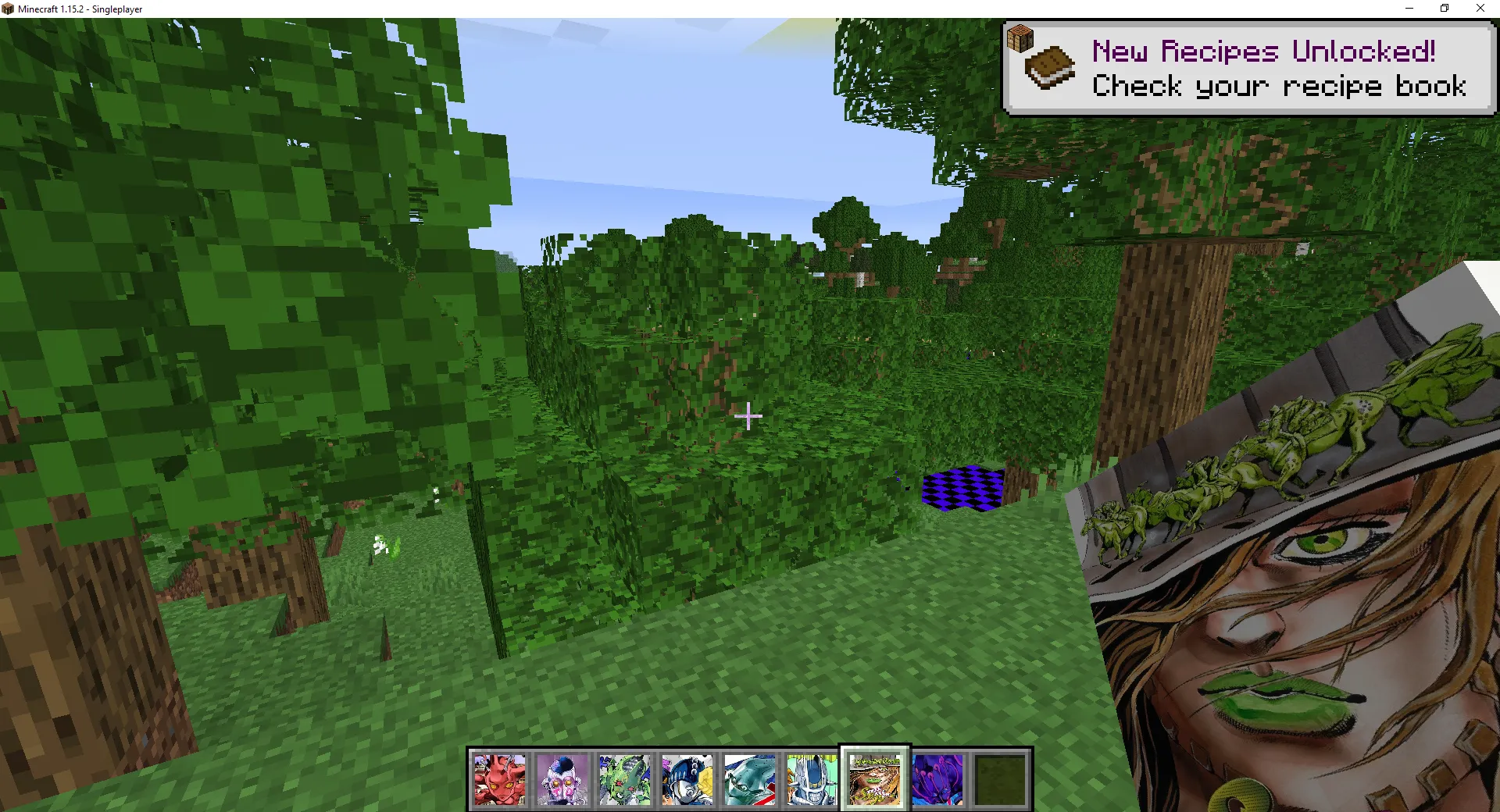Select the dark green item in slot nine

pyautogui.click(x=998, y=778)
